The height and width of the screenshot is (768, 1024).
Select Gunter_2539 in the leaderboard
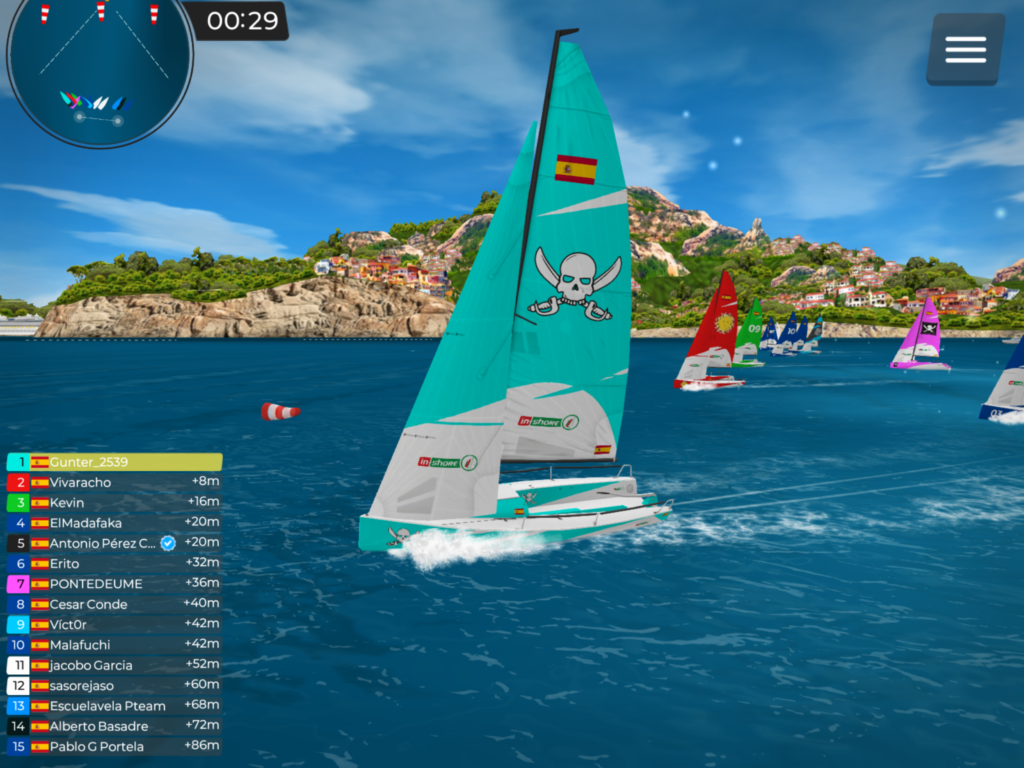click(x=114, y=462)
